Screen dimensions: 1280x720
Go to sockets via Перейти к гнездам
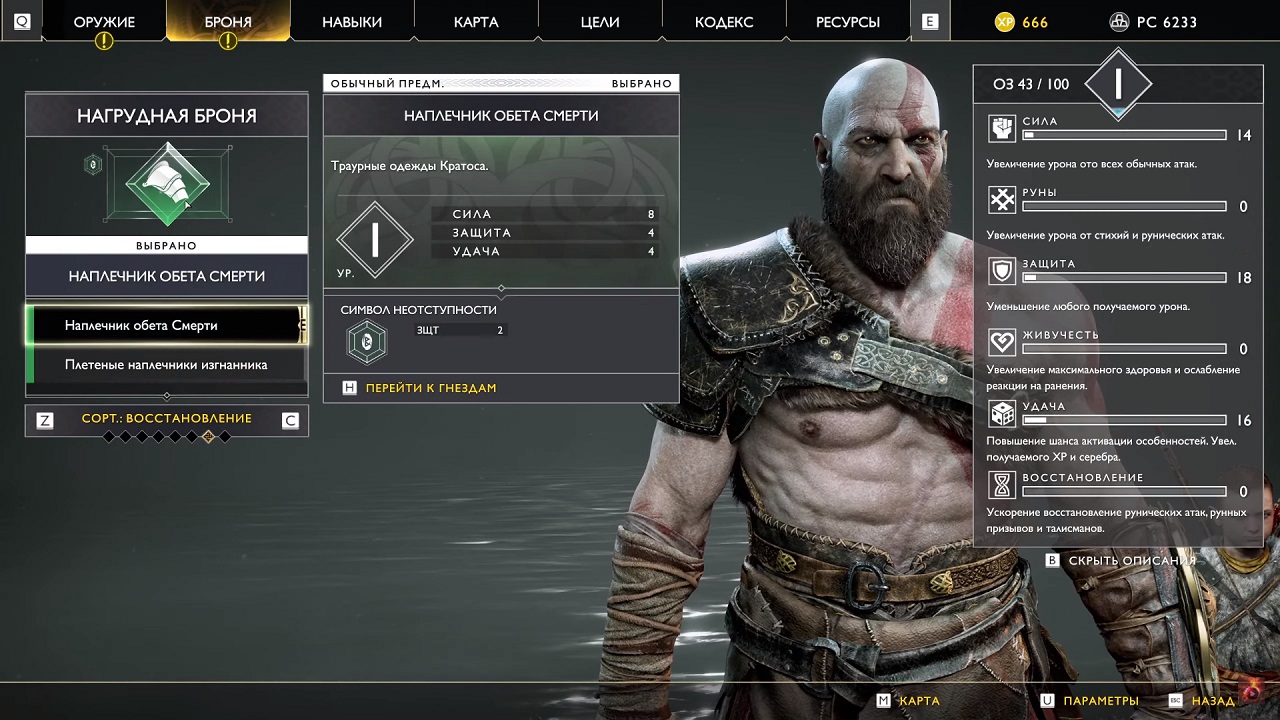430,388
